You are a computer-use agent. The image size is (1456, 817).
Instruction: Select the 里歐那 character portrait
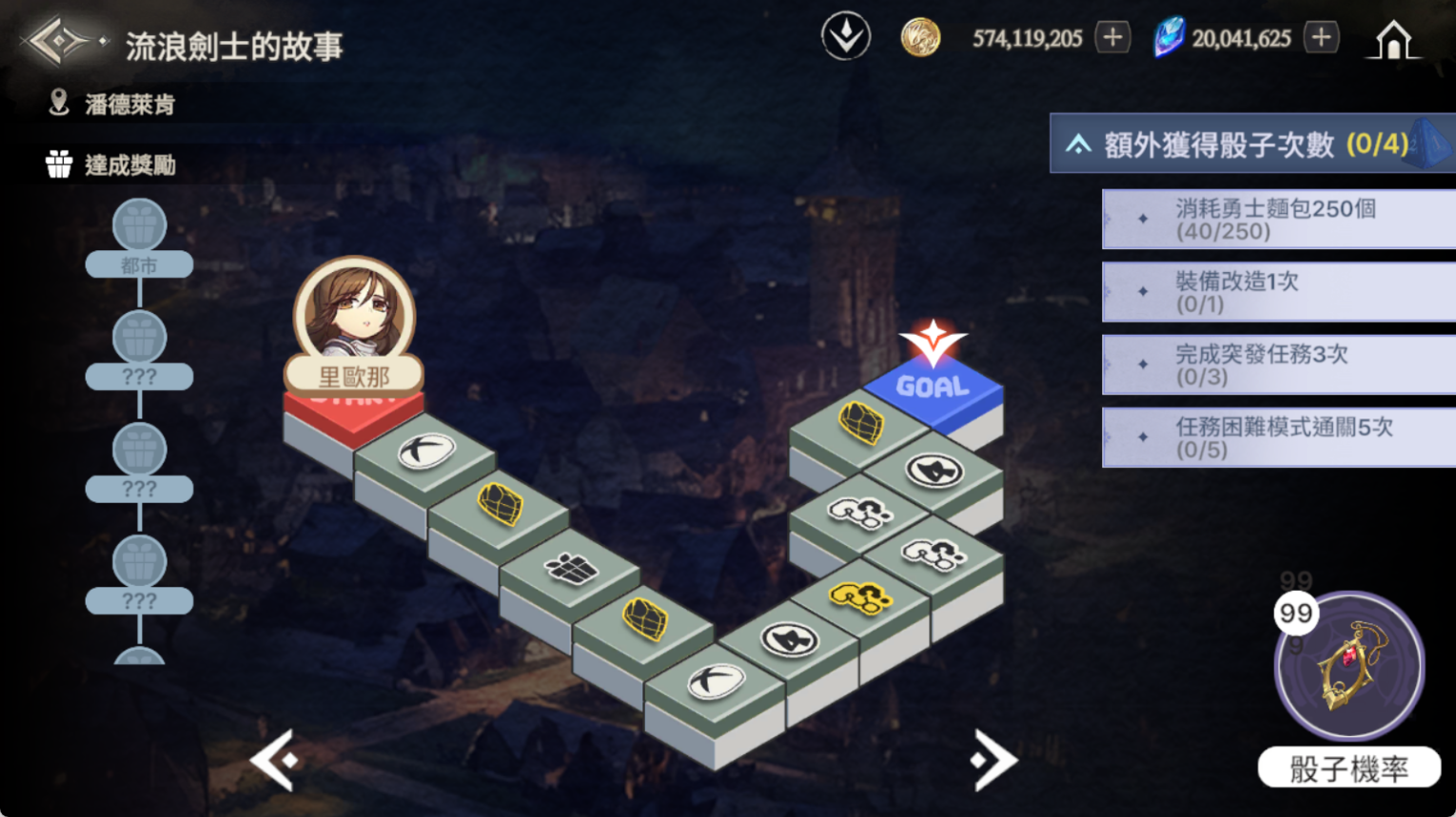354,310
